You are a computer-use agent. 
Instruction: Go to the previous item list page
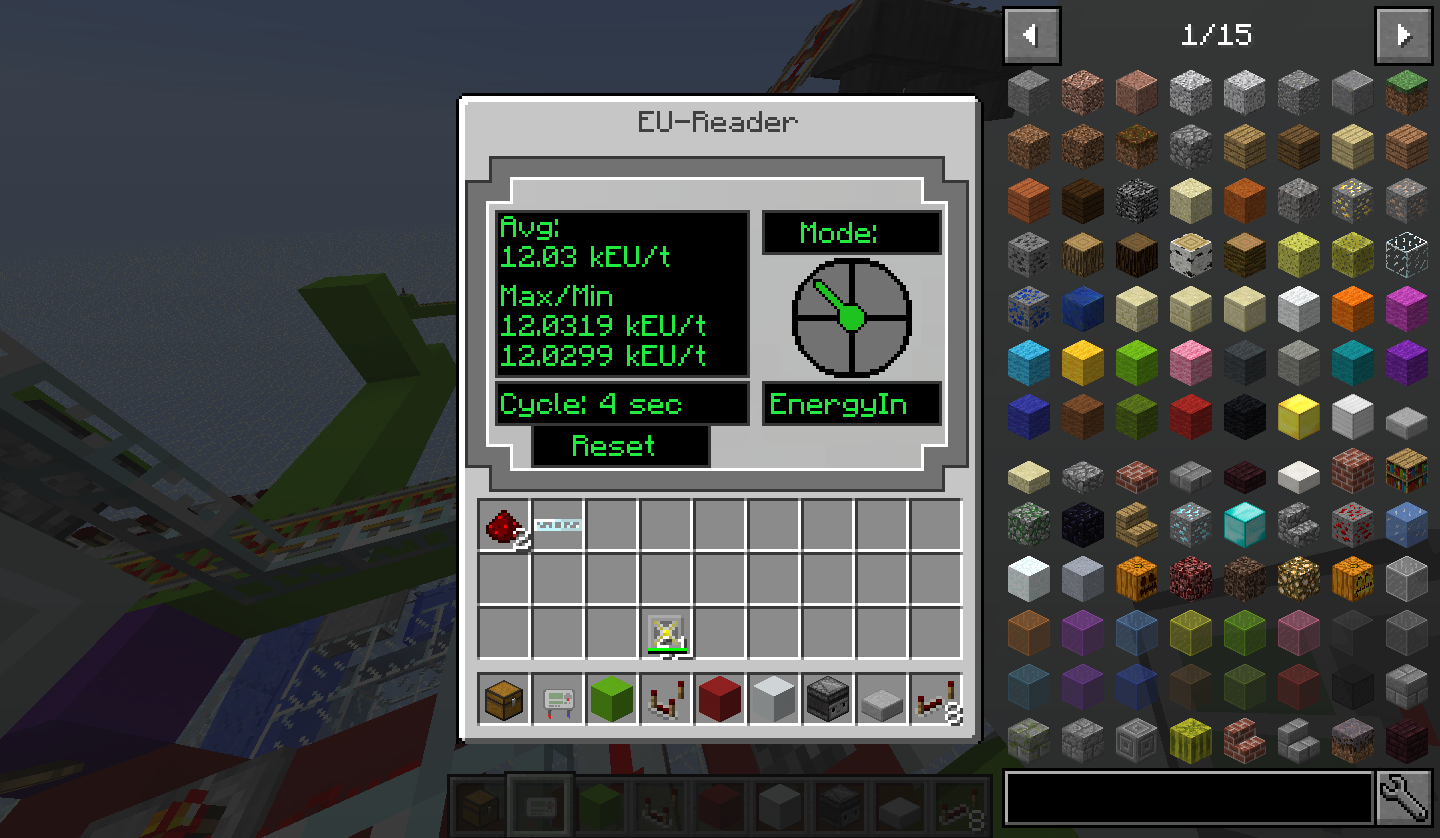click(1029, 36)
